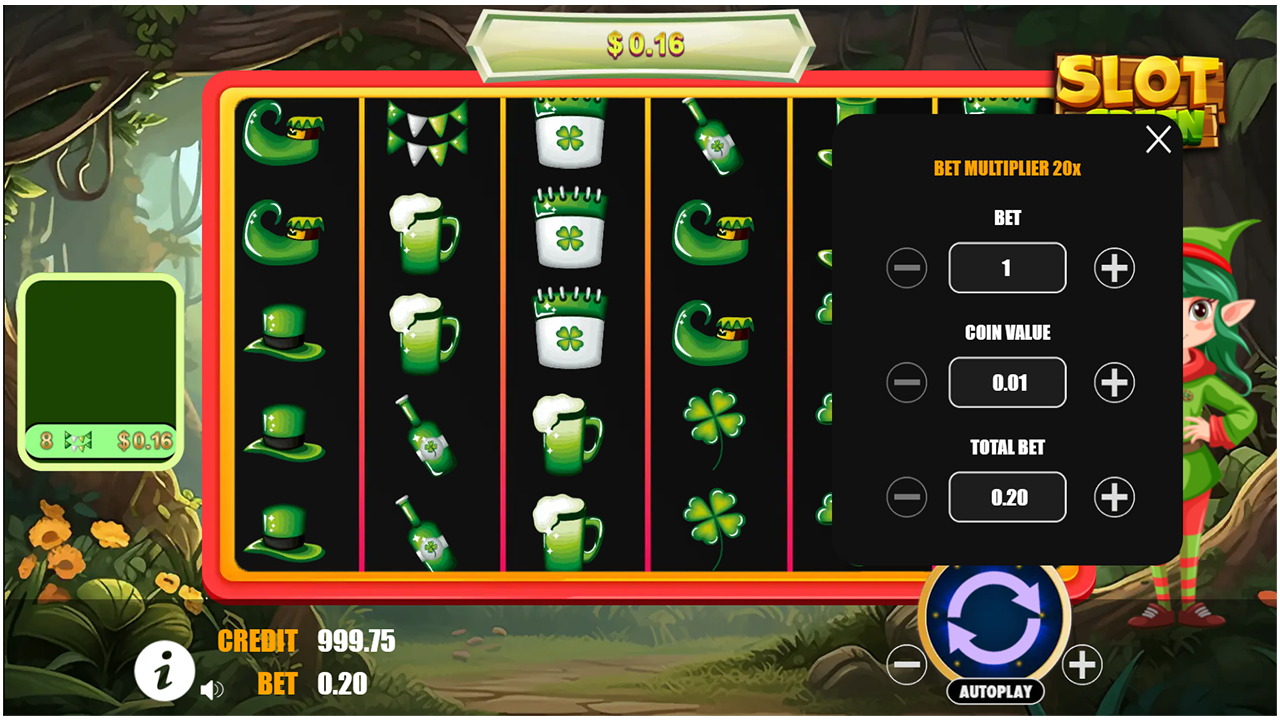Decrease TOTAL BET with the minus stepper
Viewport: 1280px width, 720px height.
pos(906,497)
